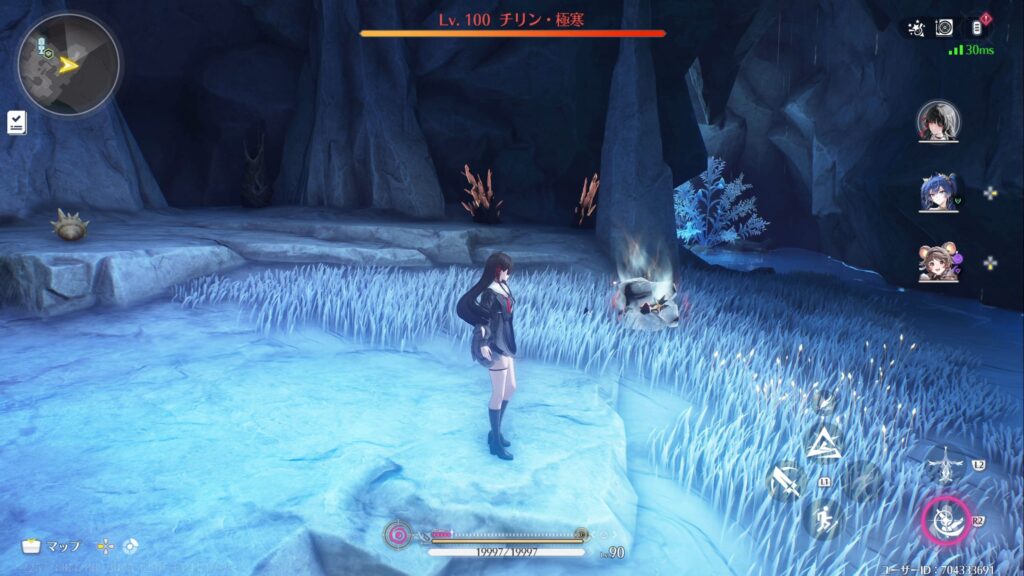Select the dark-haired character portrait
Image resolution: width=1024 pixels, height=576 pixels.
point(938,121)
